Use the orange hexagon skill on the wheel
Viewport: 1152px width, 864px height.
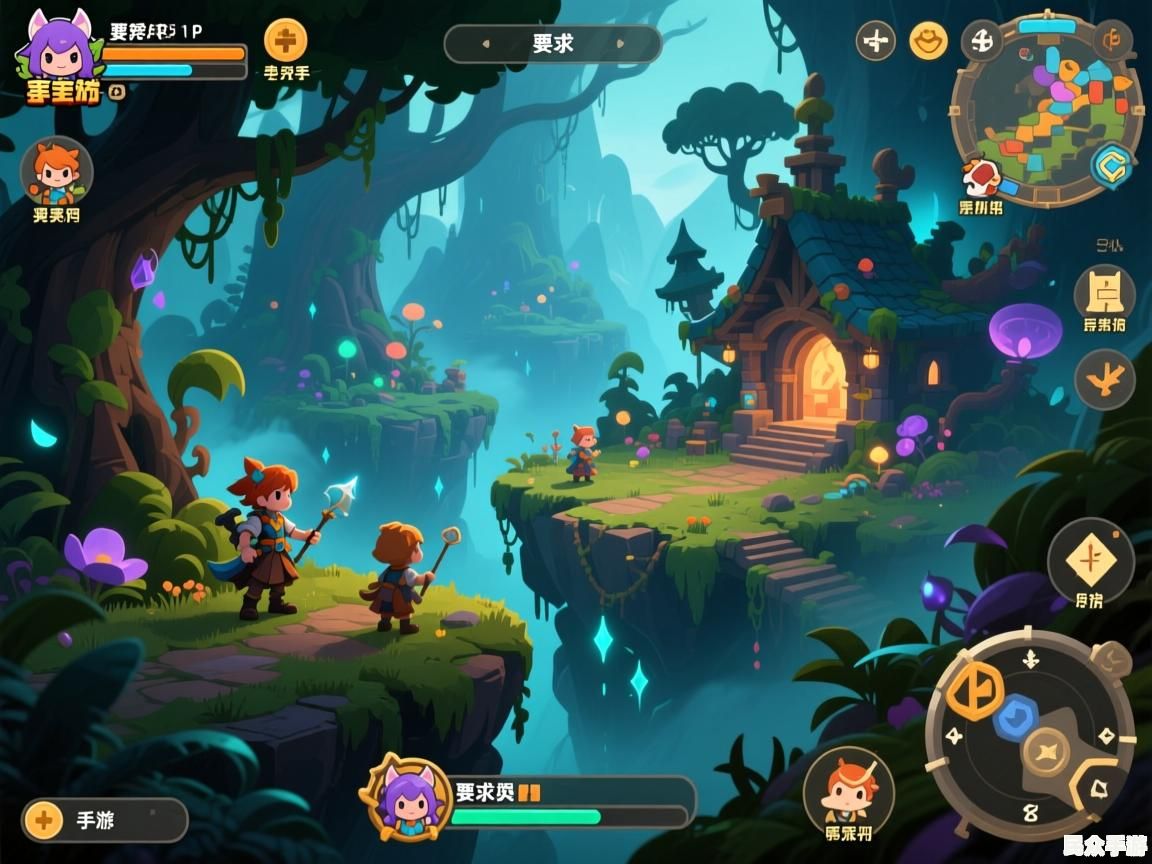975,690
